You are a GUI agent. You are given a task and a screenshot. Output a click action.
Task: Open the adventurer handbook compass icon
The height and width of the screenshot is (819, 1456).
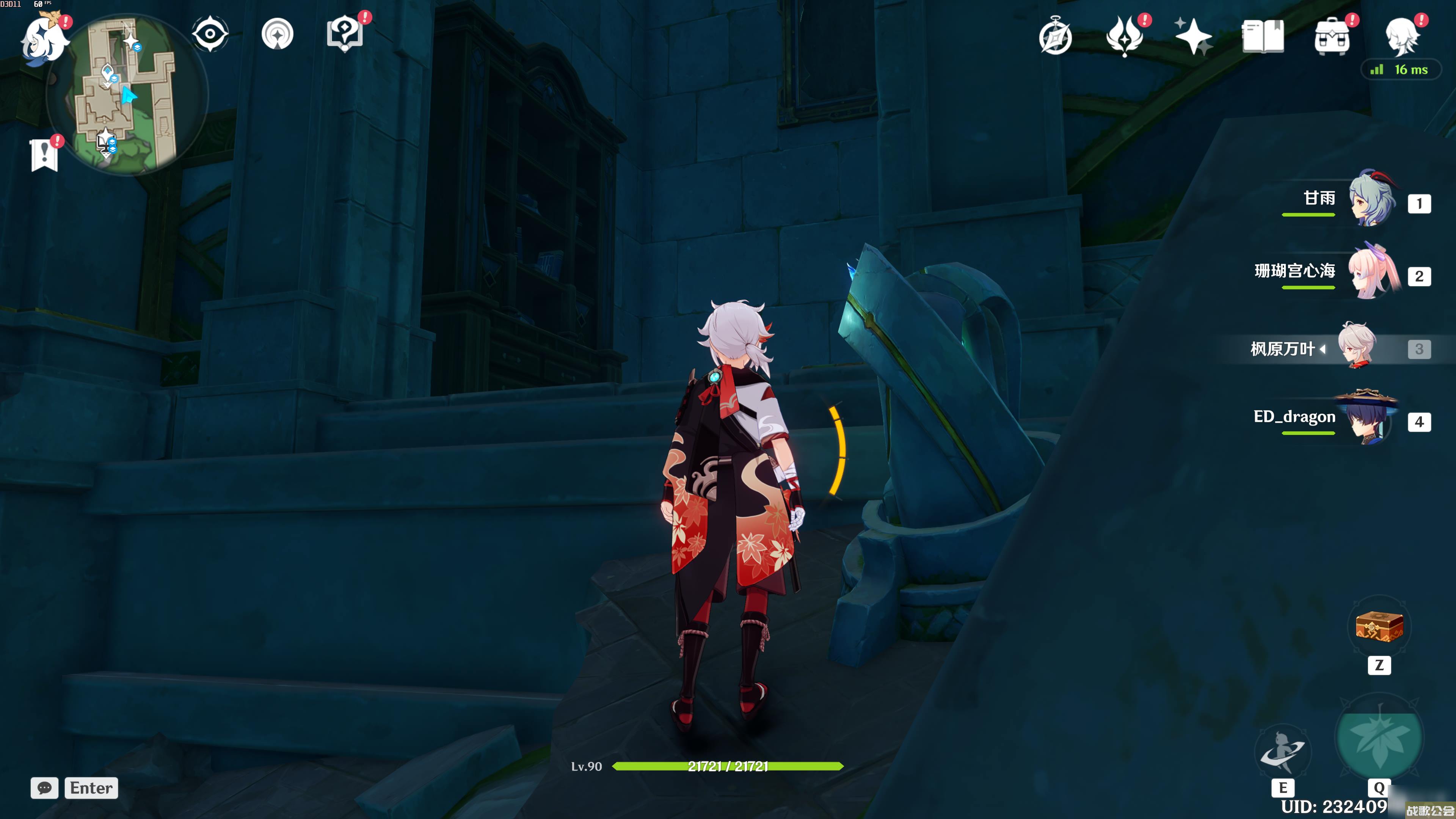pyautogui.click(x=1055, y=38)
